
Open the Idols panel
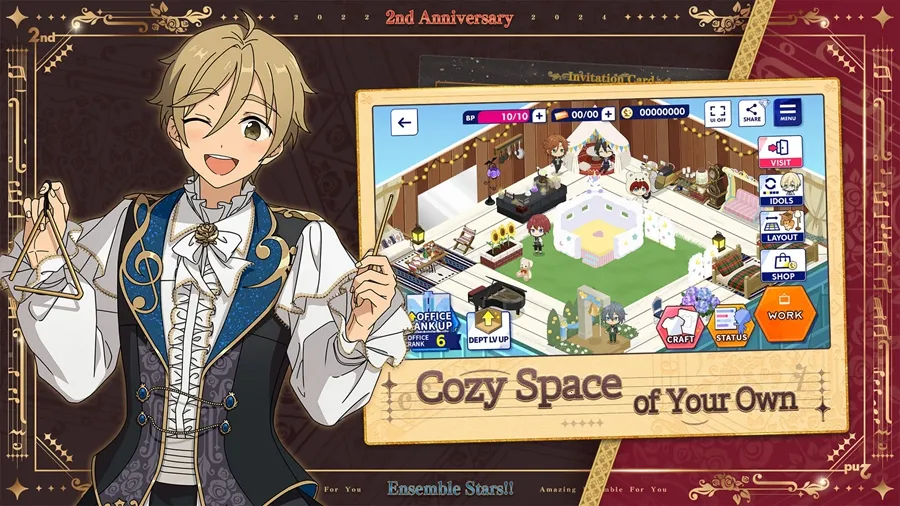[x=780, y=190]
